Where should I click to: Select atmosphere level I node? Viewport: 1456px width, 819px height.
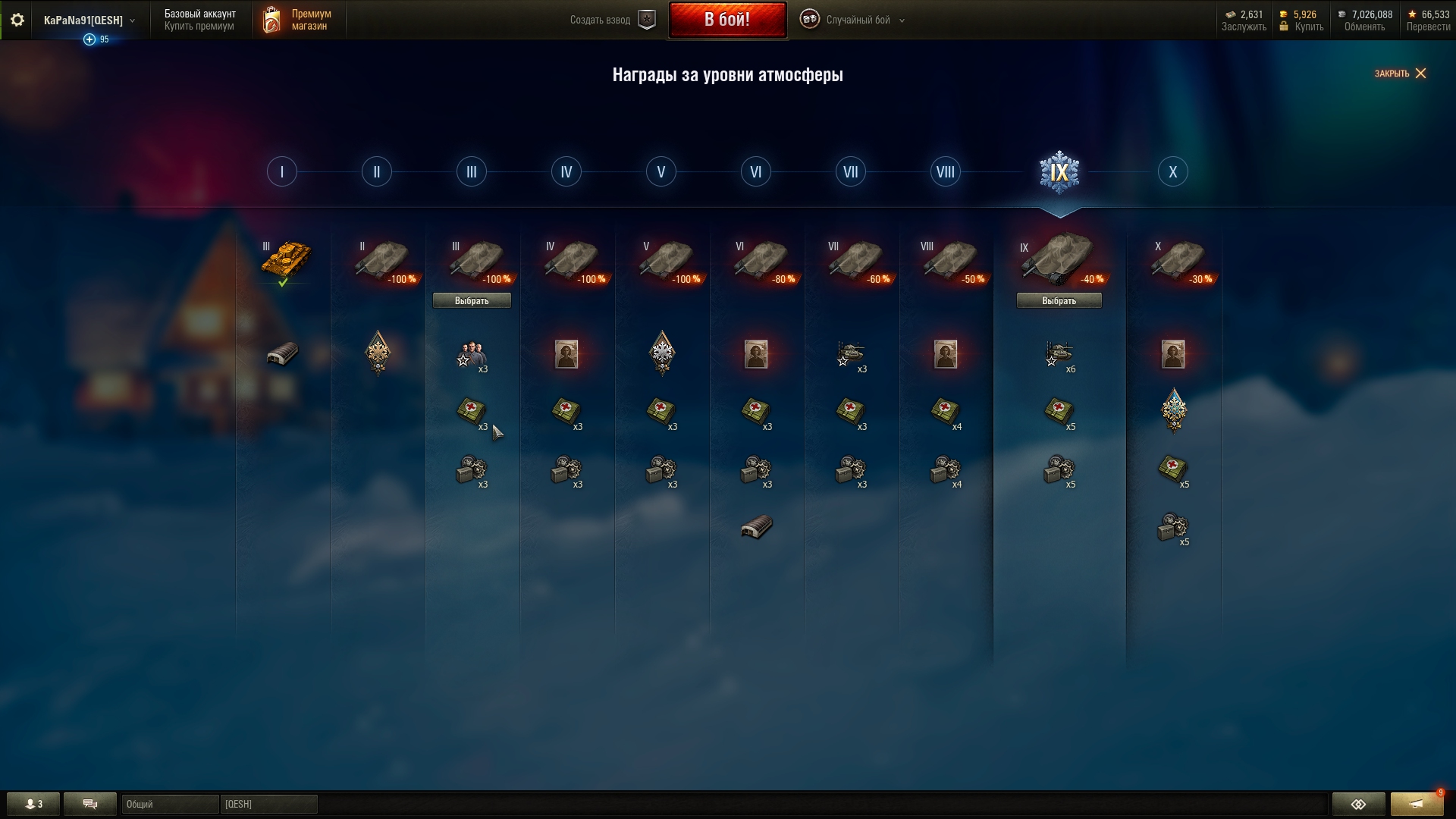(x=282, y=172)
